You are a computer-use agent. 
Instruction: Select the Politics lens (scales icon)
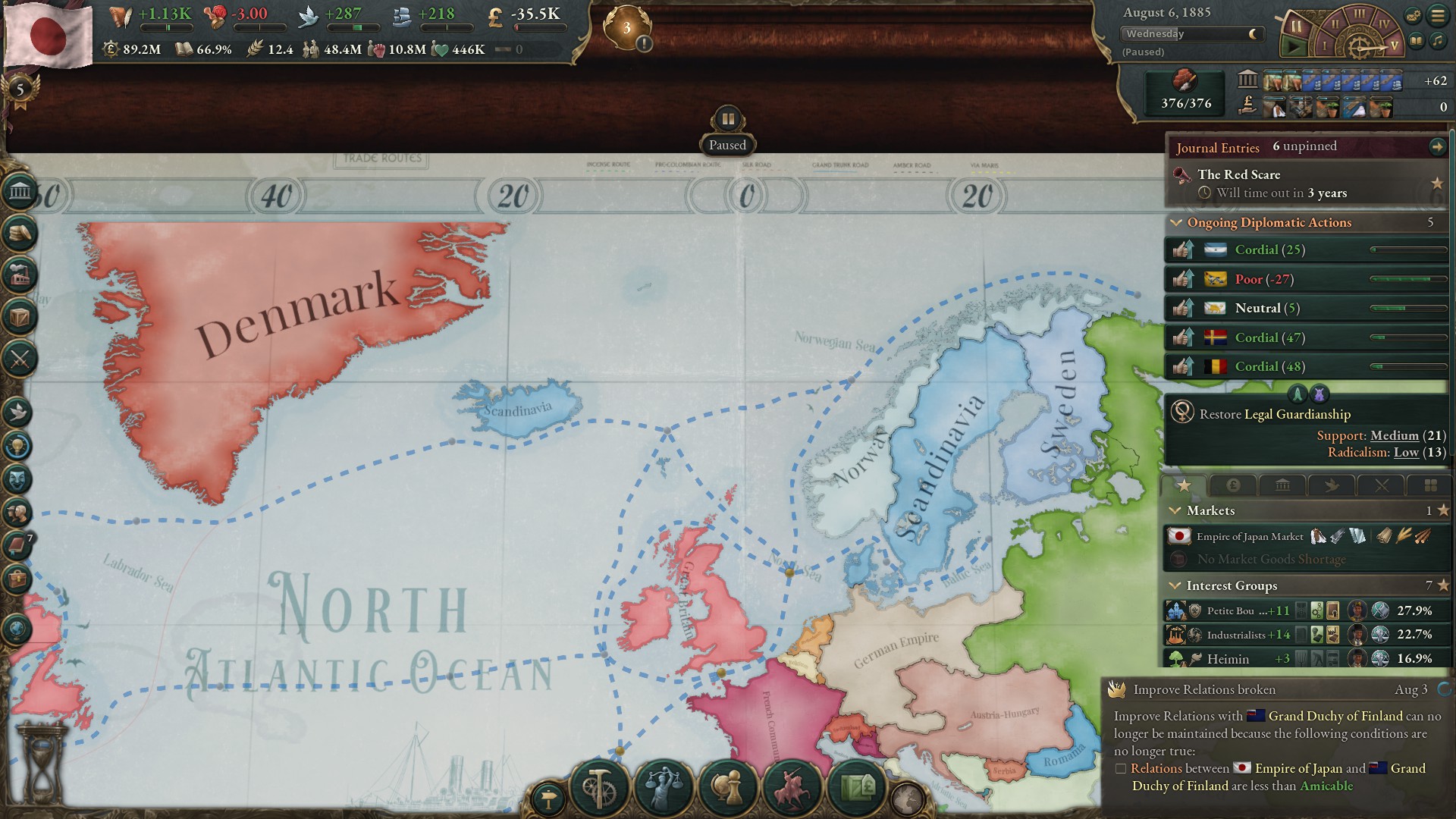663,789
